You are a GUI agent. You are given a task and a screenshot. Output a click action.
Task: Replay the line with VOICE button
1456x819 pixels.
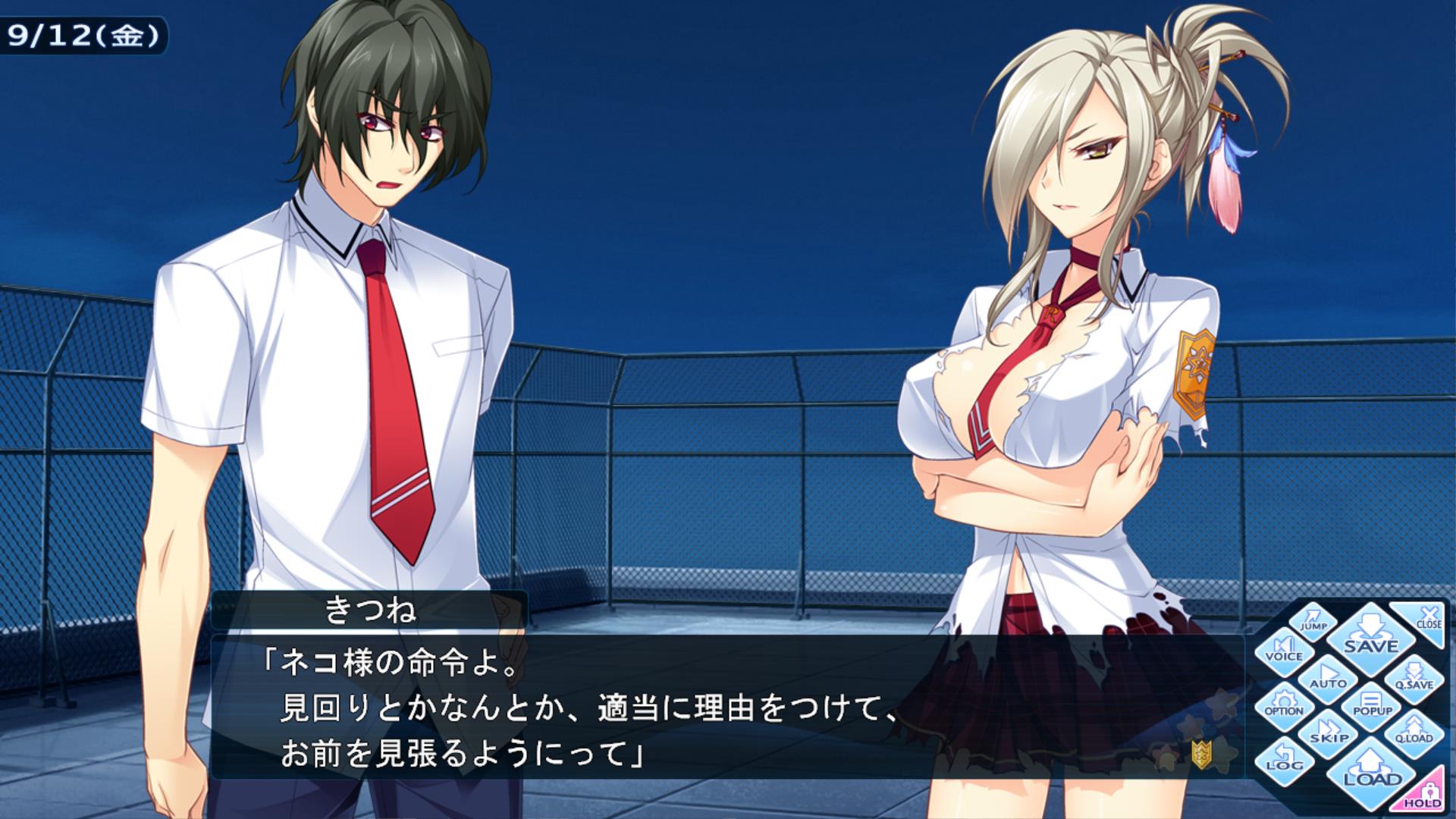[1283, 649]
